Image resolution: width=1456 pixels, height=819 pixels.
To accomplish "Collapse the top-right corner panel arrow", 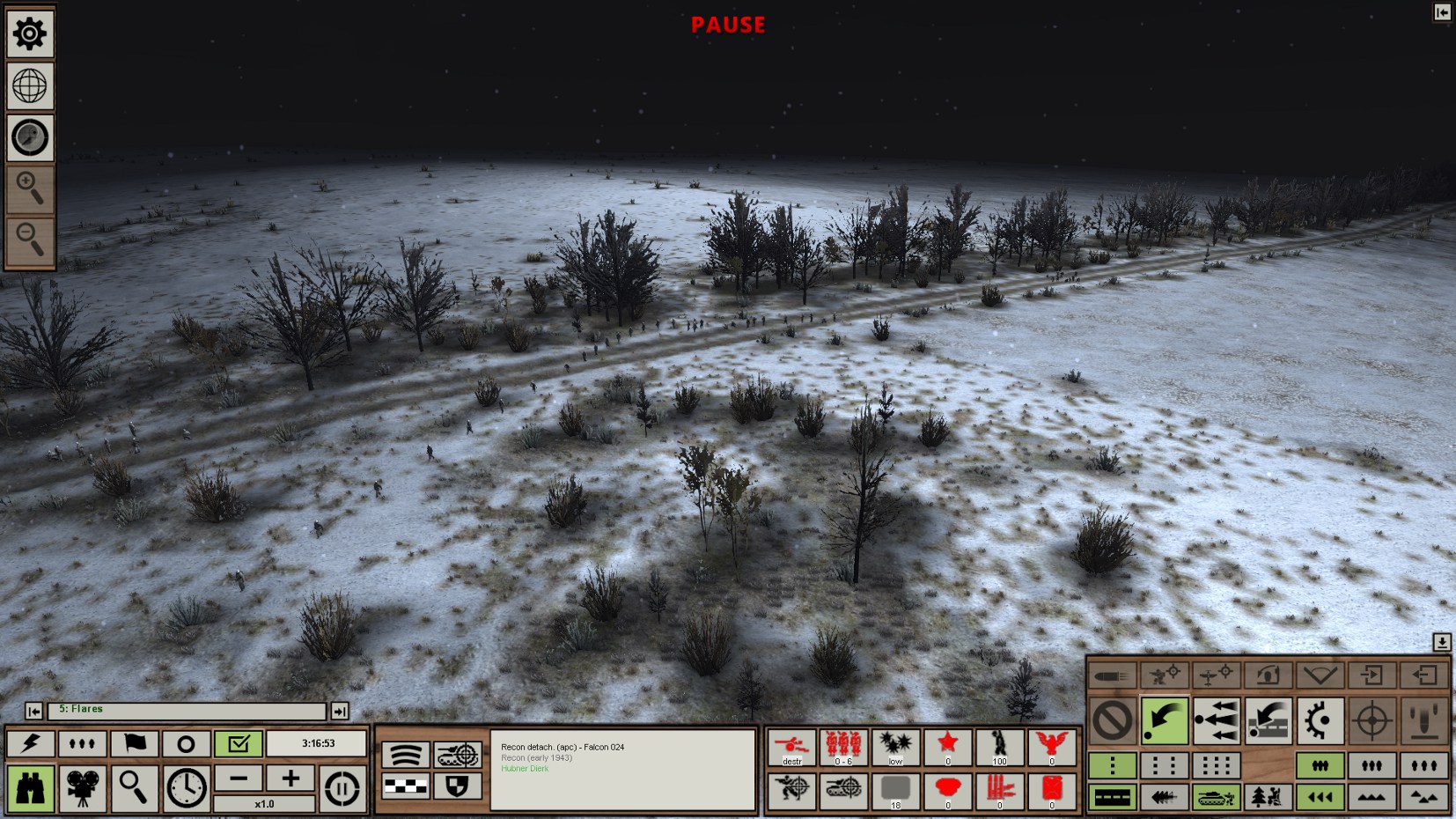I will 1442,12.
